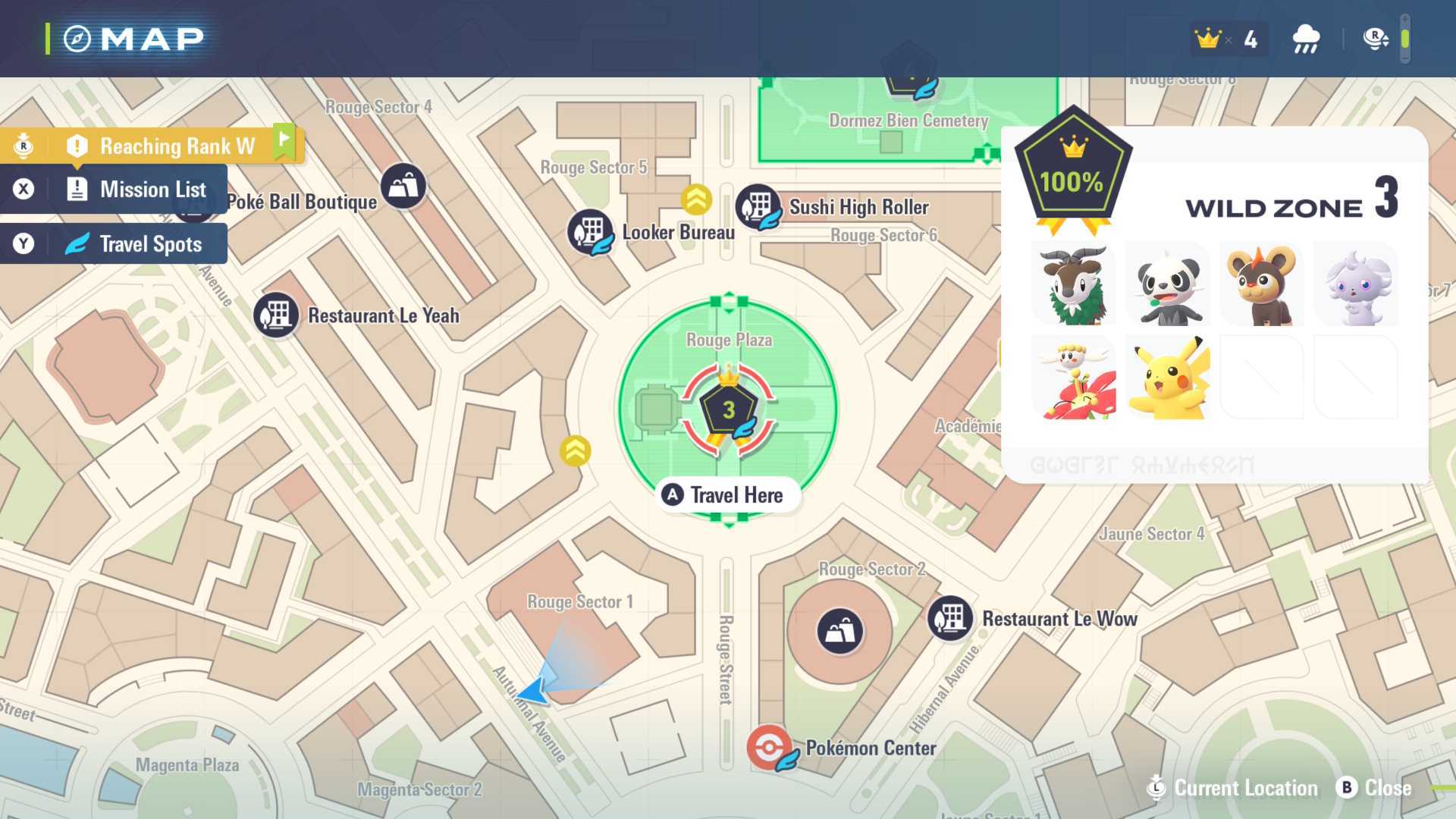Close the map screen
This screenshot has width=1456, height=819.
click(x=1375, y=788)
